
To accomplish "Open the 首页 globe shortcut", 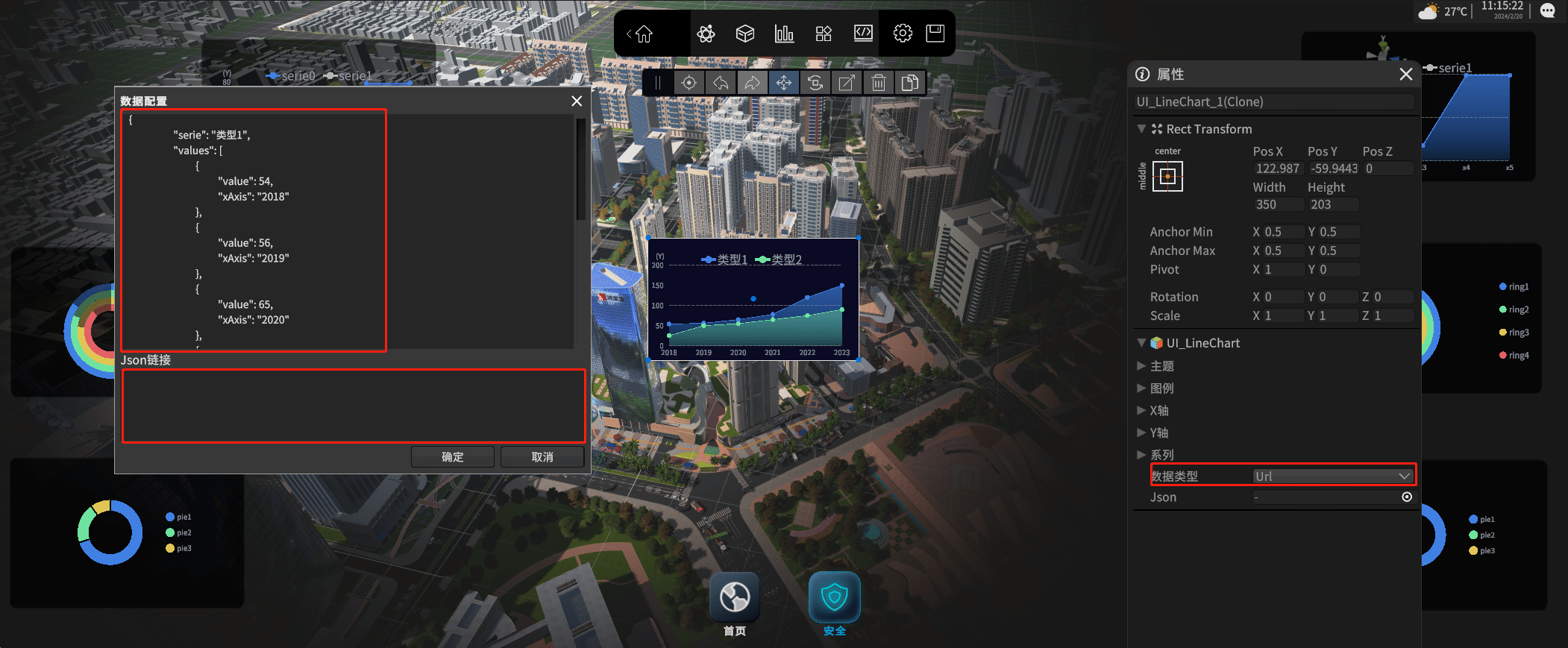I will (x=735, y=598).
